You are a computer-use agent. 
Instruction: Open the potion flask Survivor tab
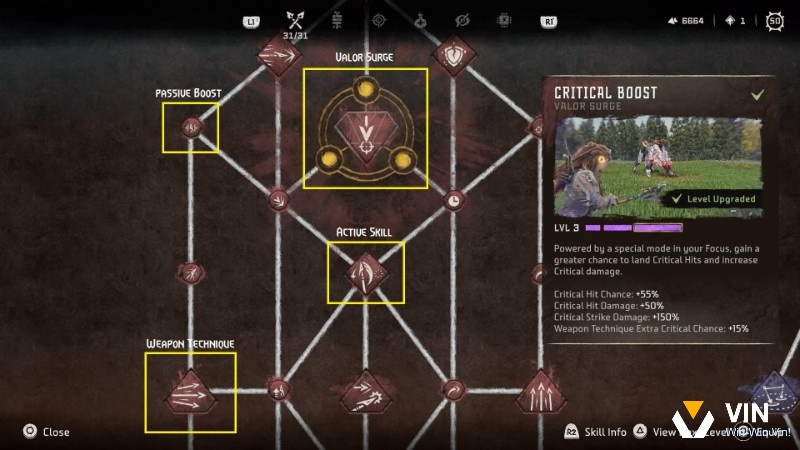tap(421, 20)
